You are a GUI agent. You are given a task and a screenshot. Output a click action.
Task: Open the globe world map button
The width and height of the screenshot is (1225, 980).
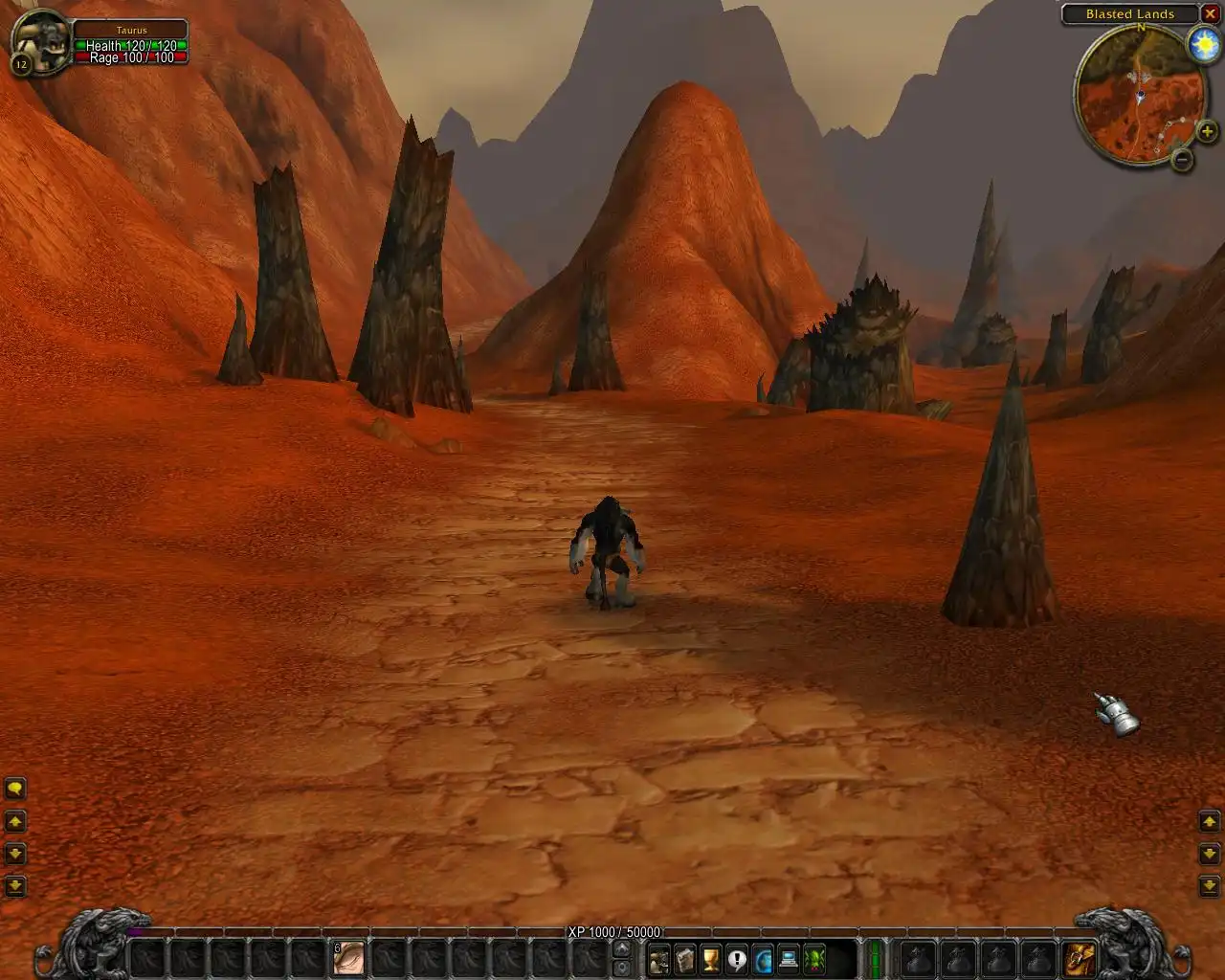763,958
